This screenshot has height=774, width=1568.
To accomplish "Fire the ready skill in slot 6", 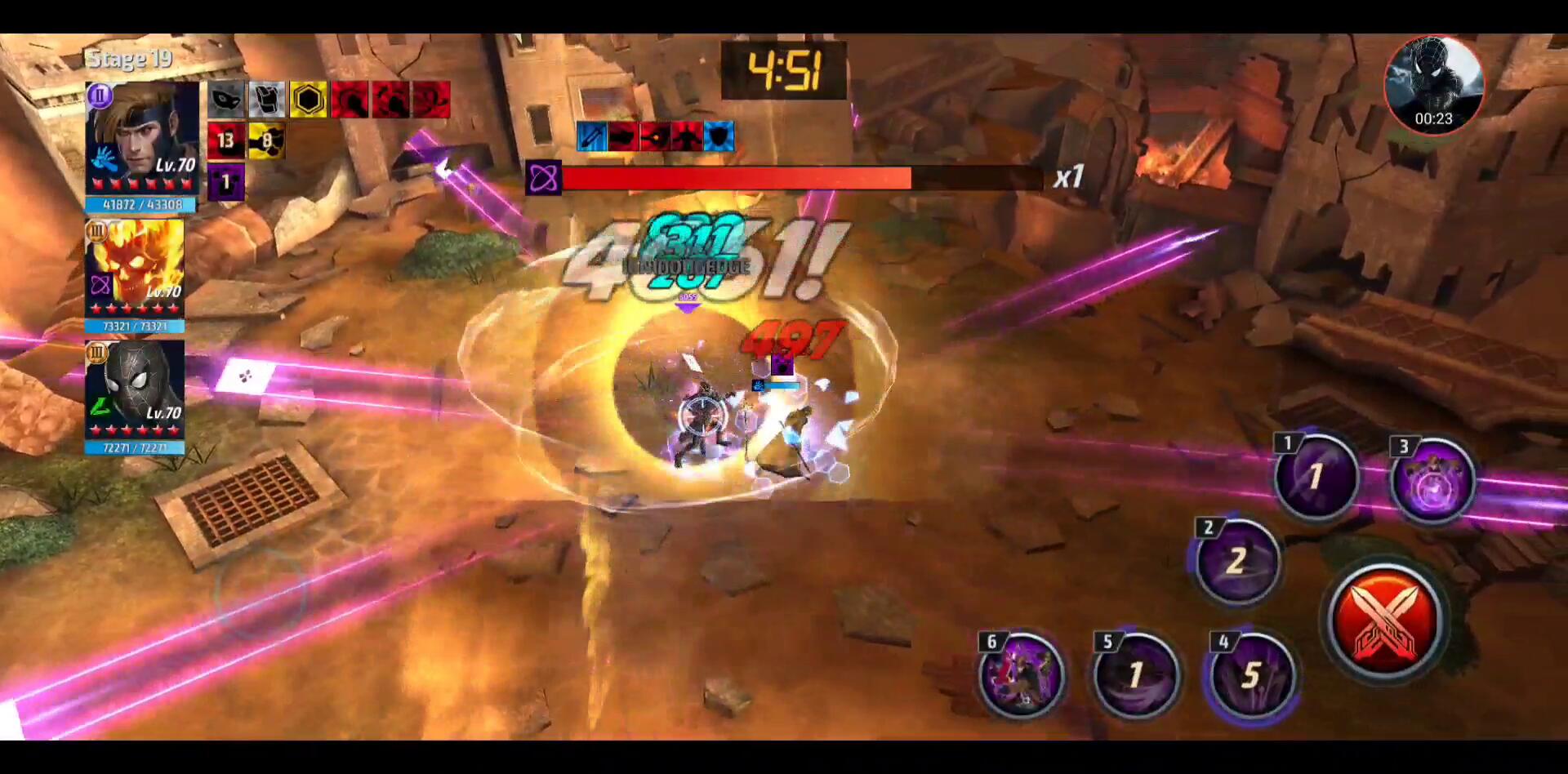I will (1021, 676).
